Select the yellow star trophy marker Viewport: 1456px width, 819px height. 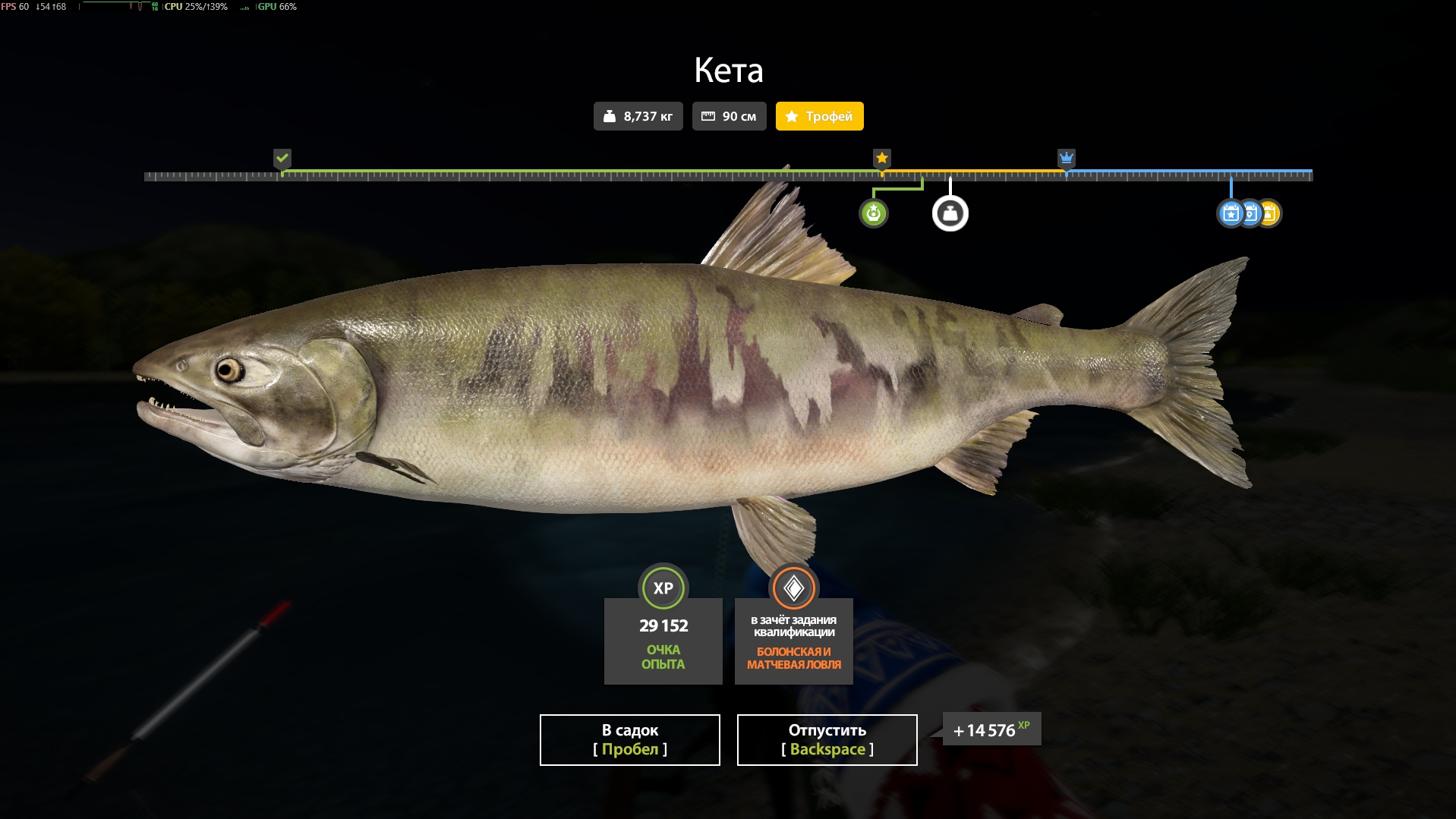click(x=881, y=159)
